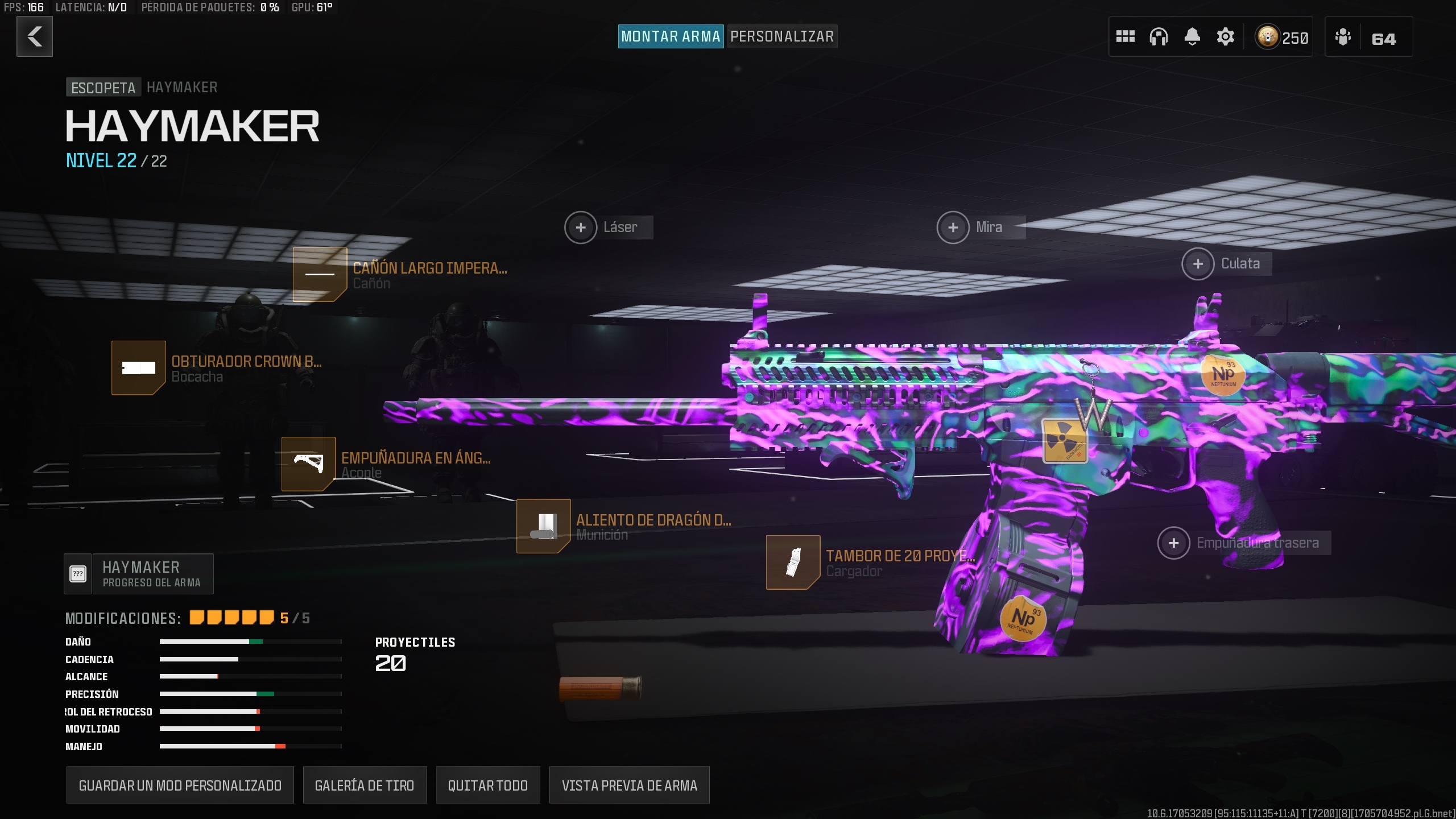Click Quitar Todo to remove attachments
The image size is (1456, 819).
point(488,785)
